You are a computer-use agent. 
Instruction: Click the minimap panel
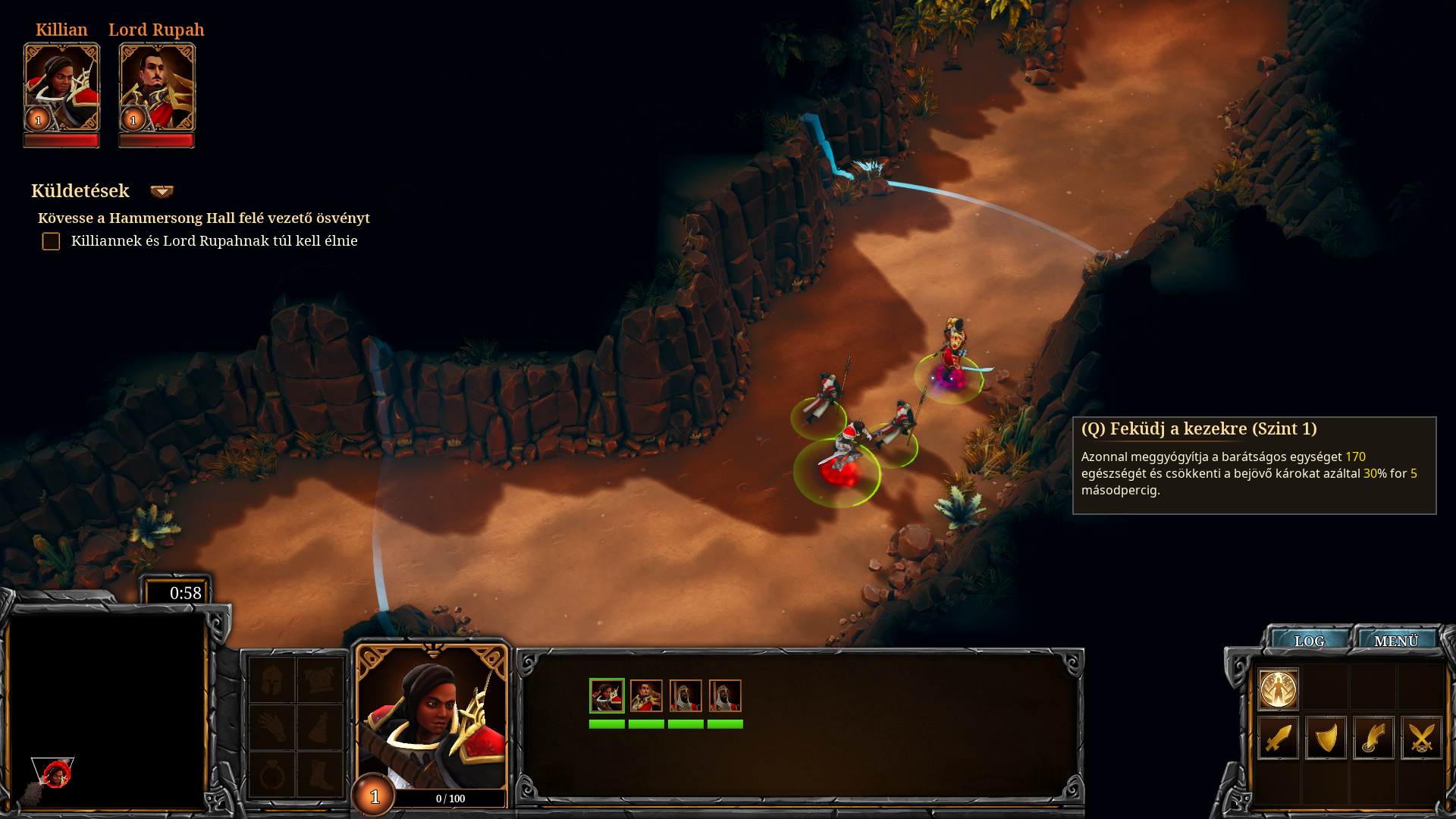[107, 709]
